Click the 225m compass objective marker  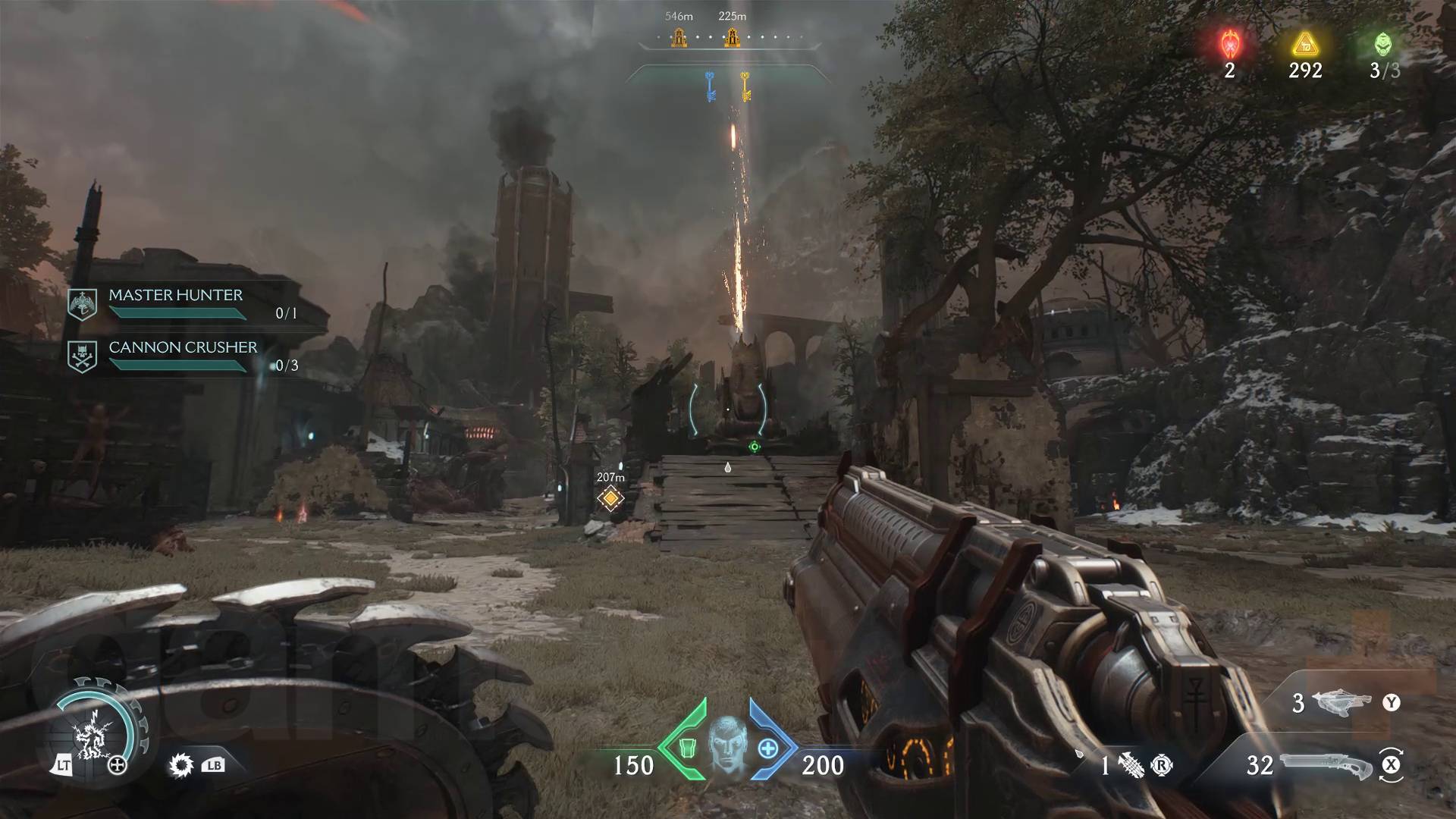(x=732, y=36)
